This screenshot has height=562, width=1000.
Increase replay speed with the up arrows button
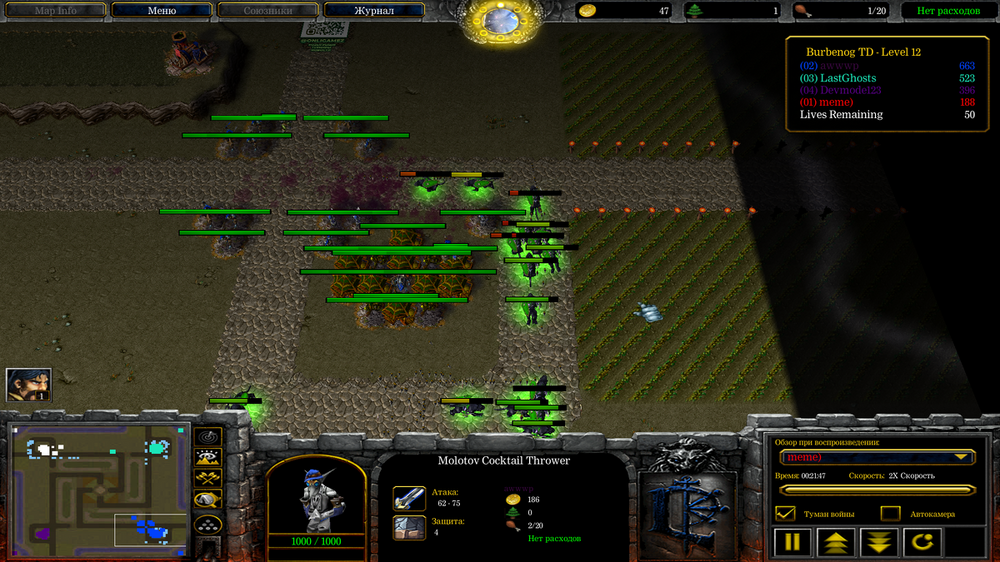click(836, 543)
